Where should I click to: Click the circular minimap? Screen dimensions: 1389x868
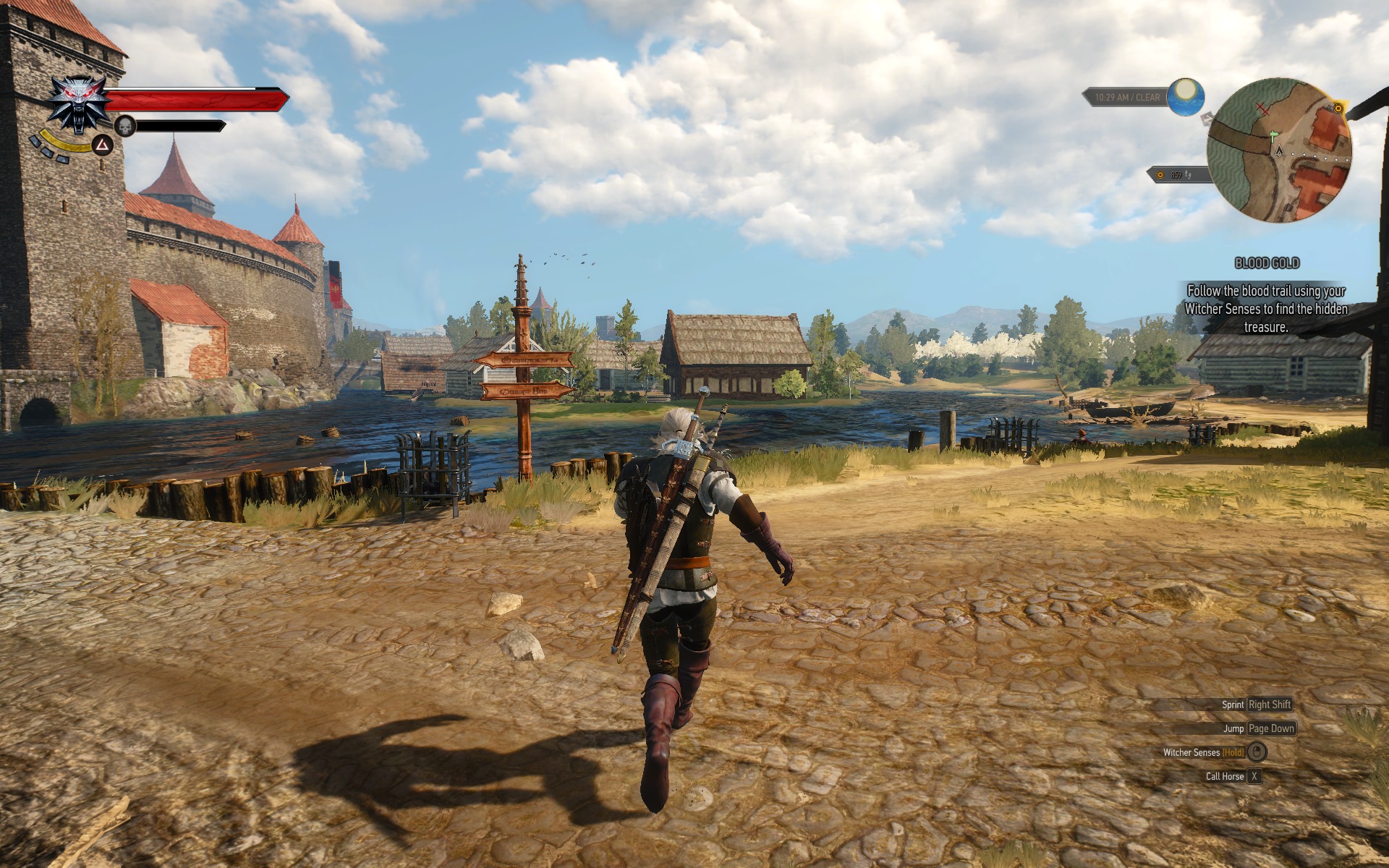coord(1279,150)
